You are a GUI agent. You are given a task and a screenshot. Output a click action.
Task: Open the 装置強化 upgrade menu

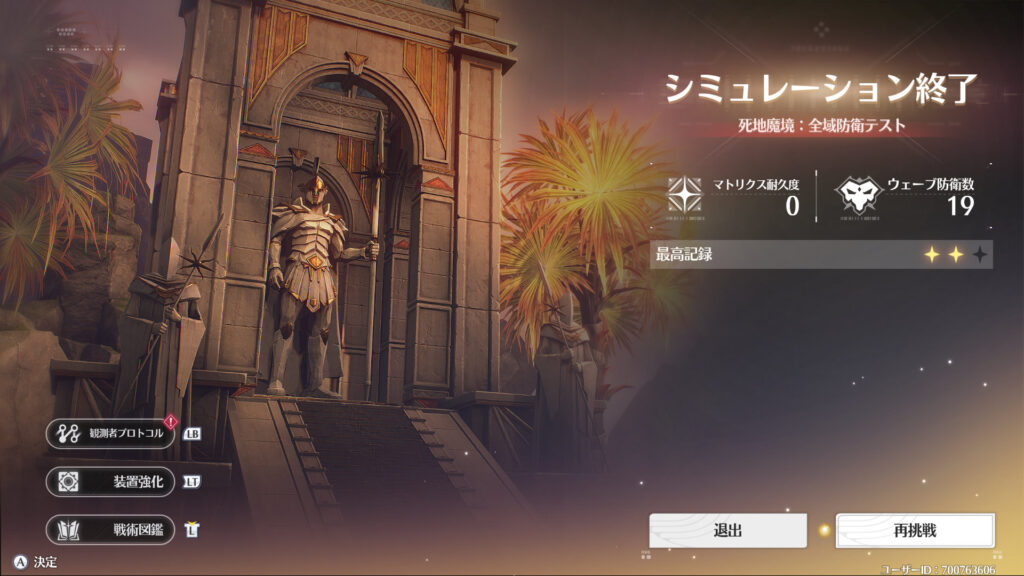click(x=111, y=481)
